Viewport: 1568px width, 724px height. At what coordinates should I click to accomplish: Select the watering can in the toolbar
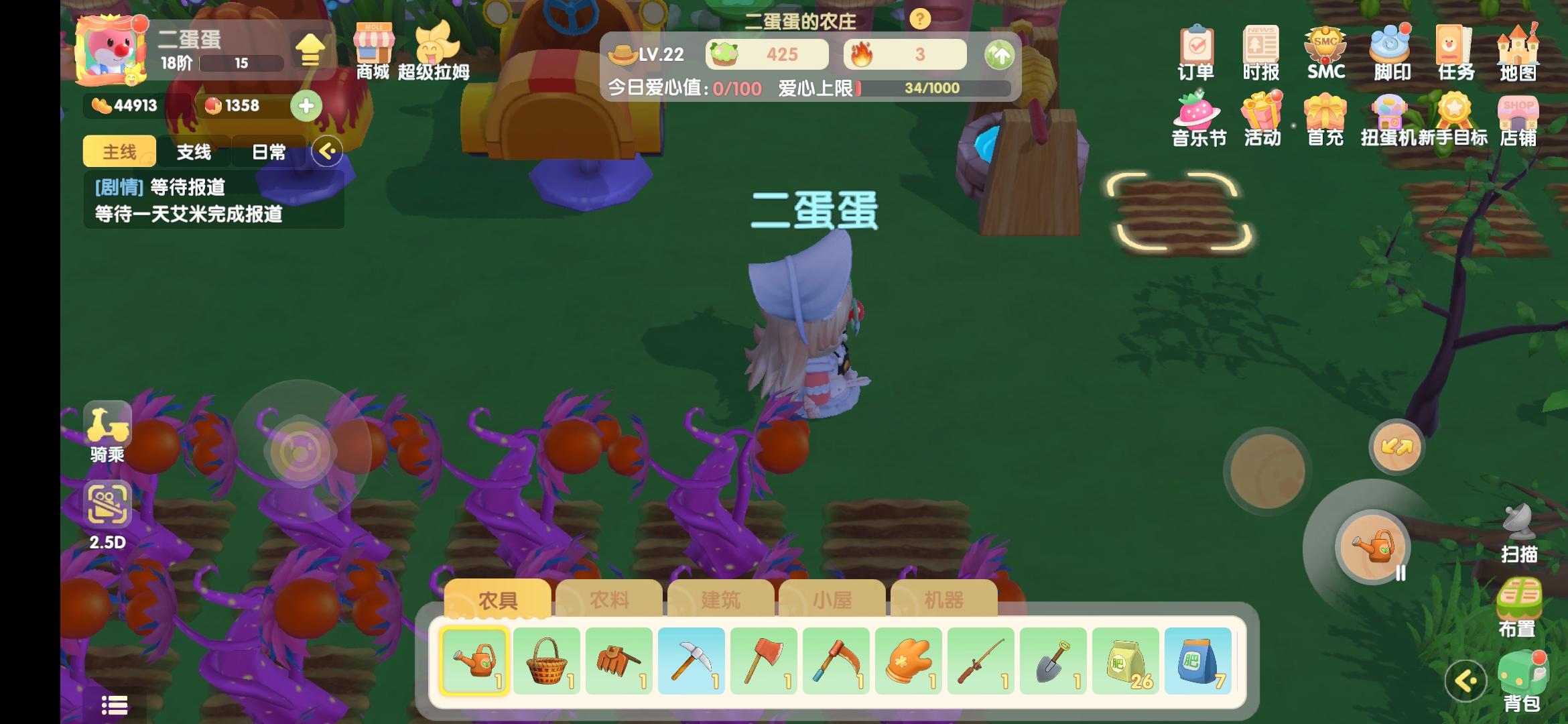click(475, 660)
